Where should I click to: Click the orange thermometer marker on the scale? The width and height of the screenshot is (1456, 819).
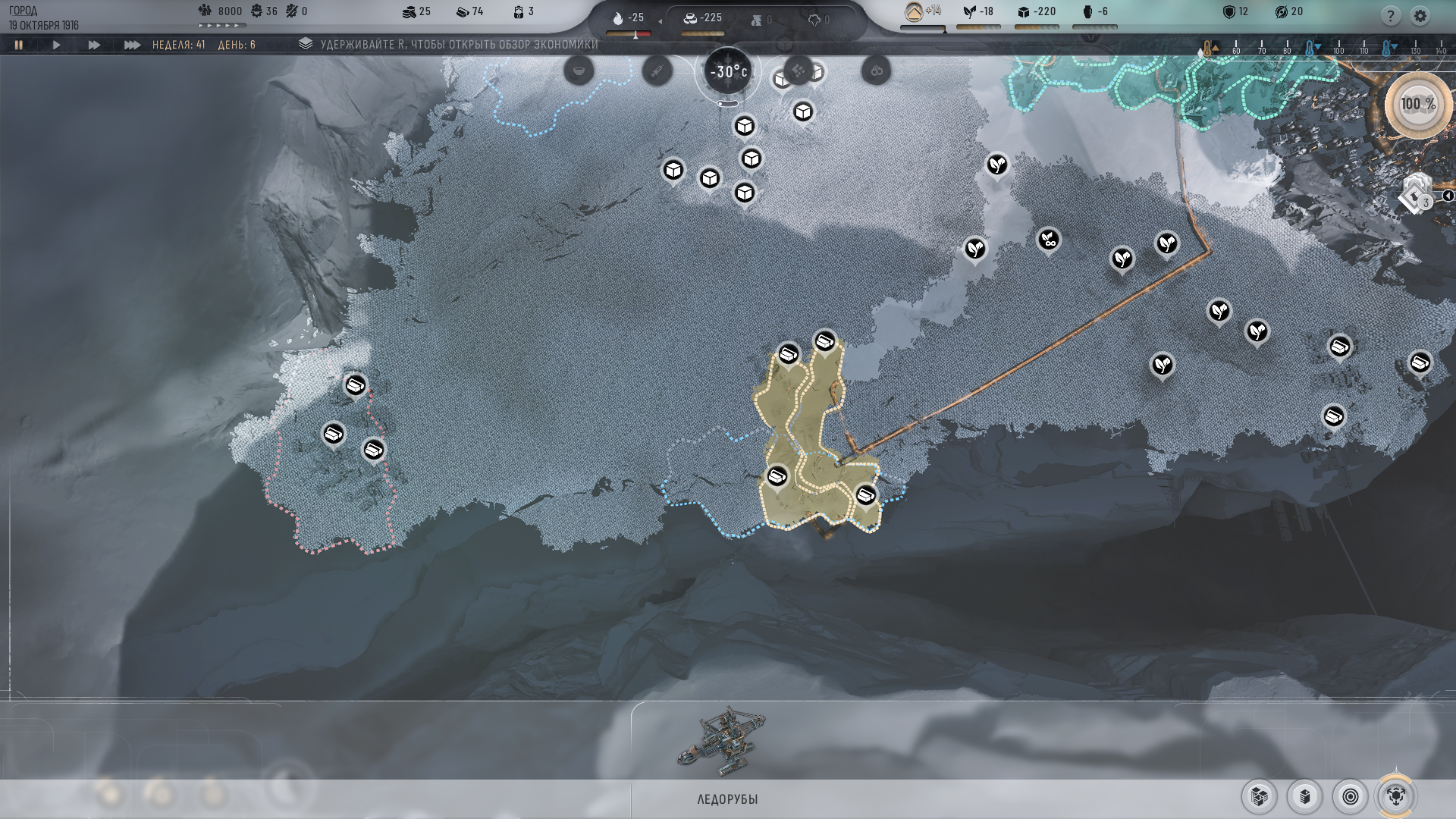tap(1207, 47)
